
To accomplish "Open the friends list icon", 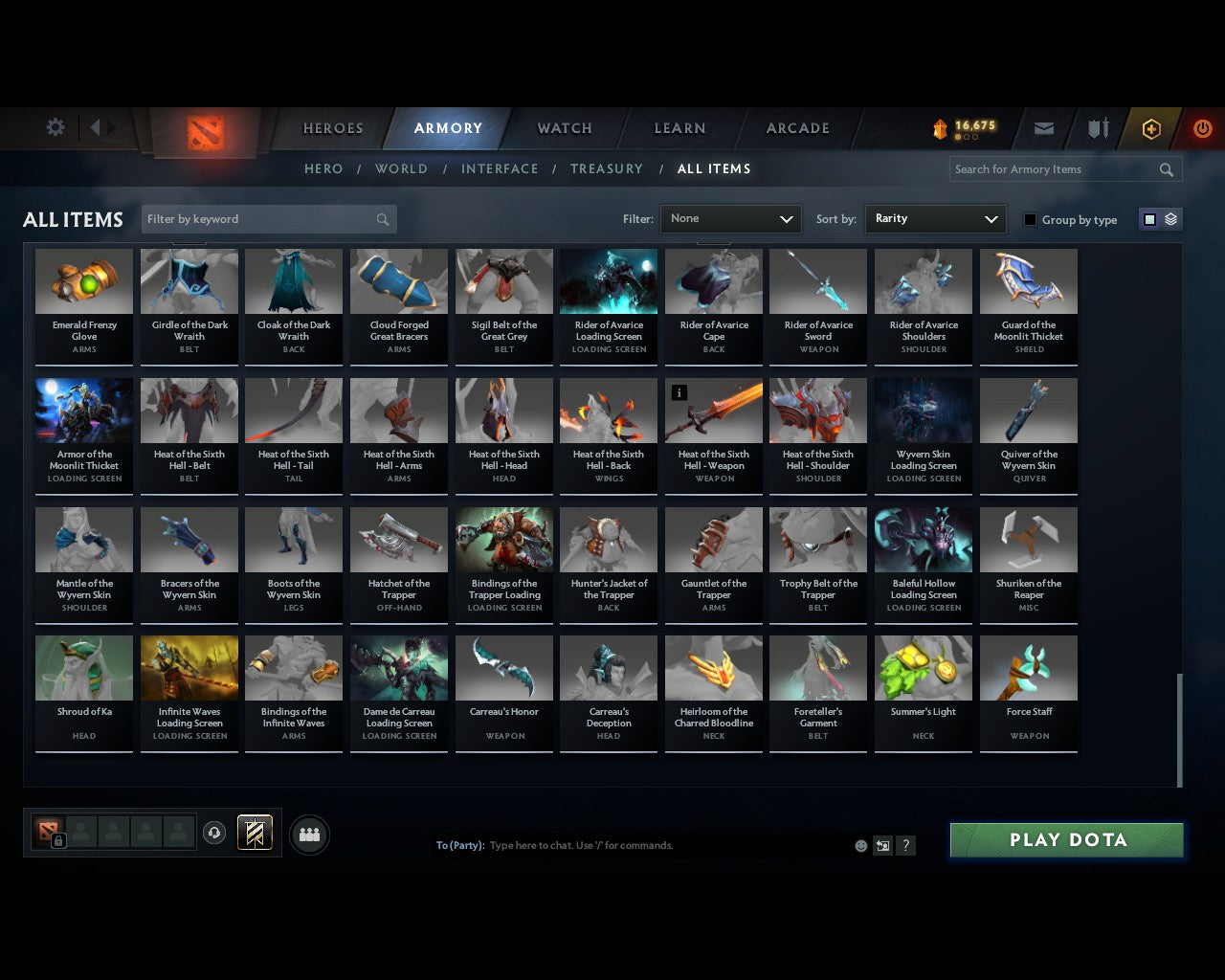I will tap(306, 835).
